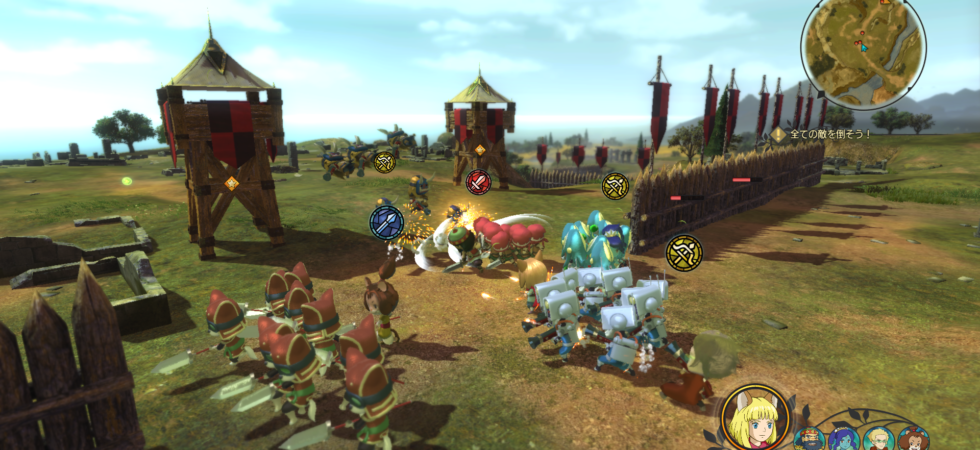The image size is (980, 450).
Task: Choose the blonde girl leader portrait
Action: click(754, 418)
